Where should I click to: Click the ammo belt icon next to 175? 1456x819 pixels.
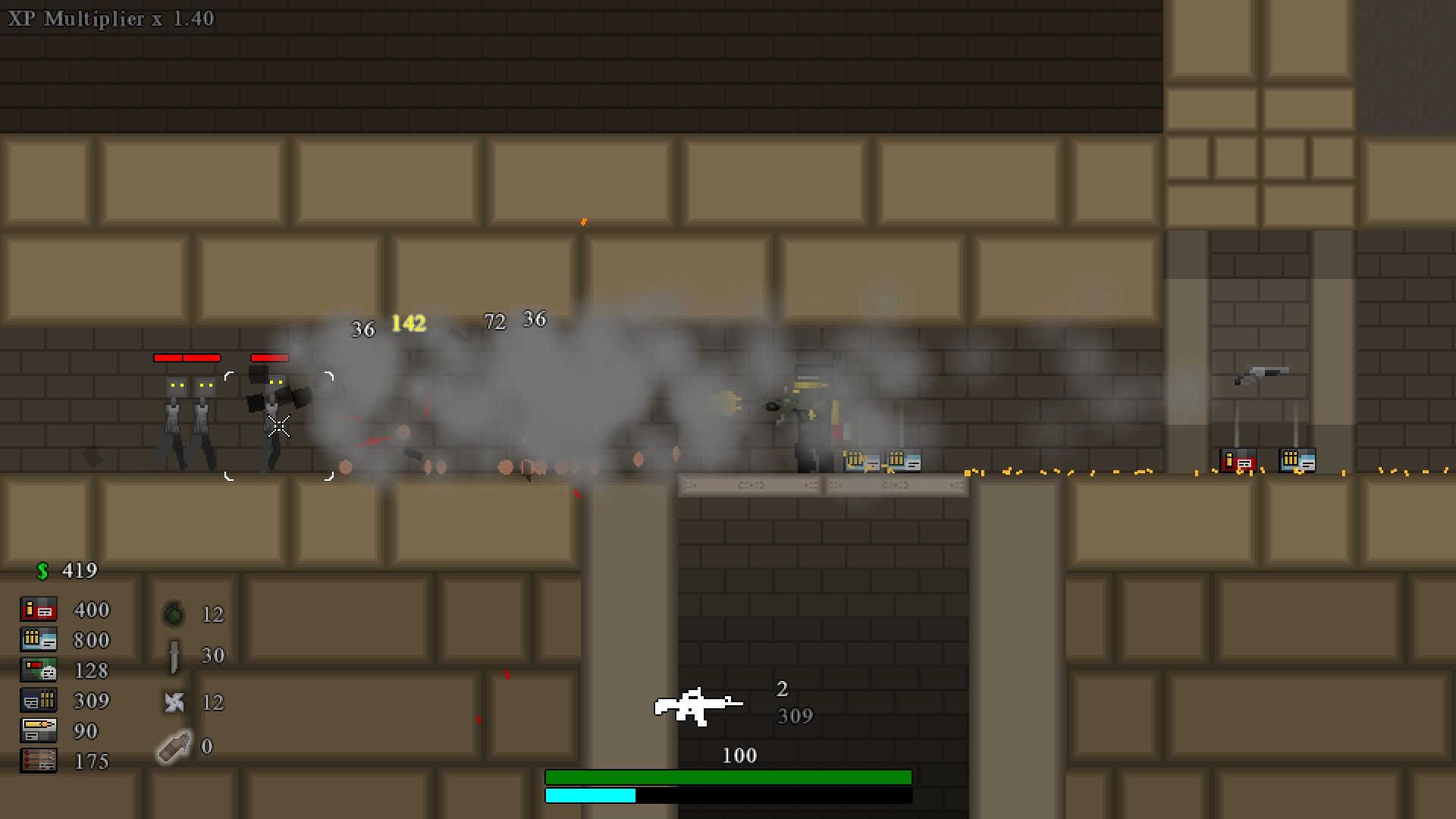click(x=38, y=761)
